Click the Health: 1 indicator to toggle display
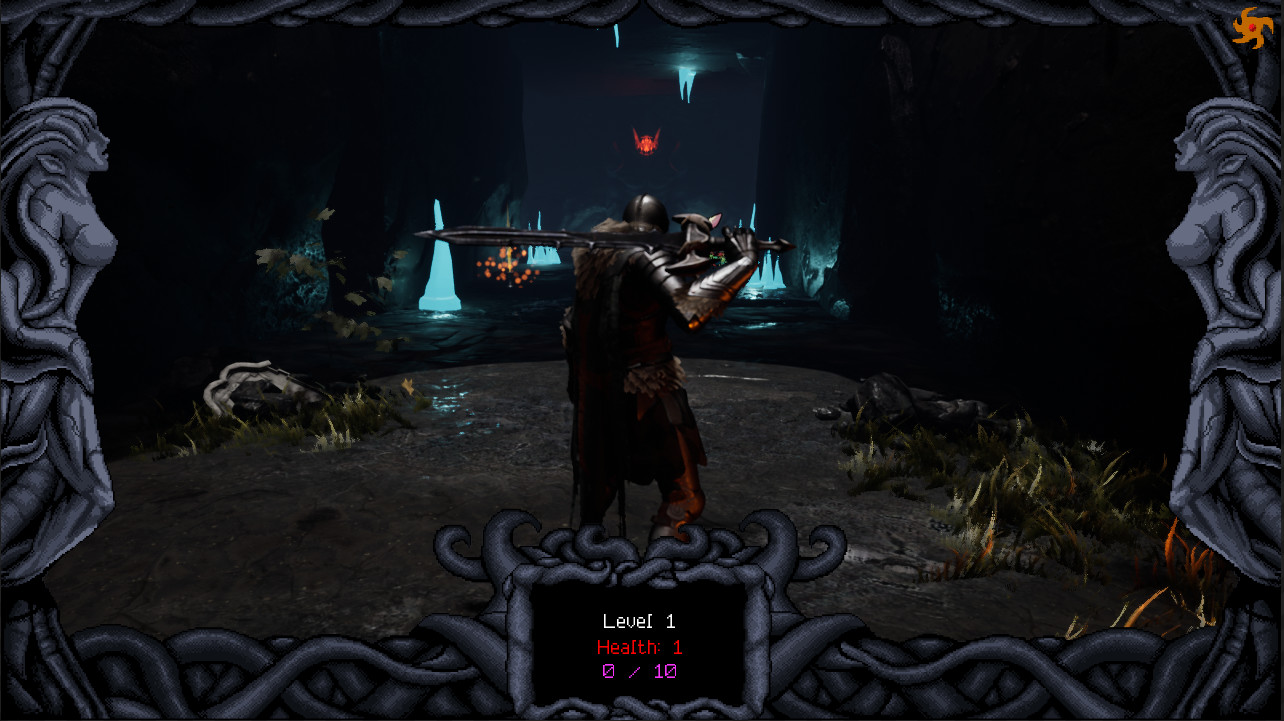The image size is (1284, 721). coord(639,647)
